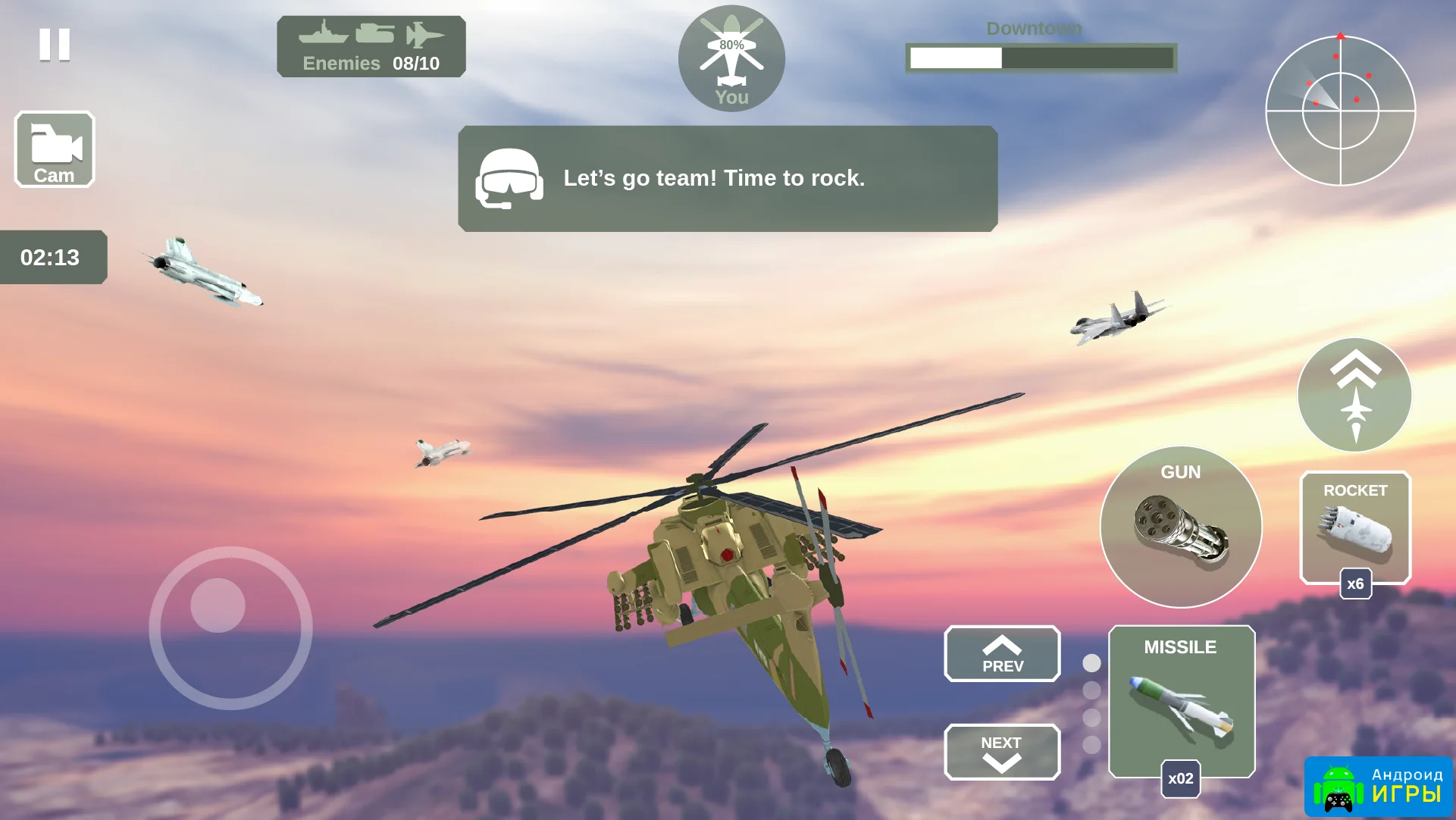Fire the GUN weapon

point(1180,527)
